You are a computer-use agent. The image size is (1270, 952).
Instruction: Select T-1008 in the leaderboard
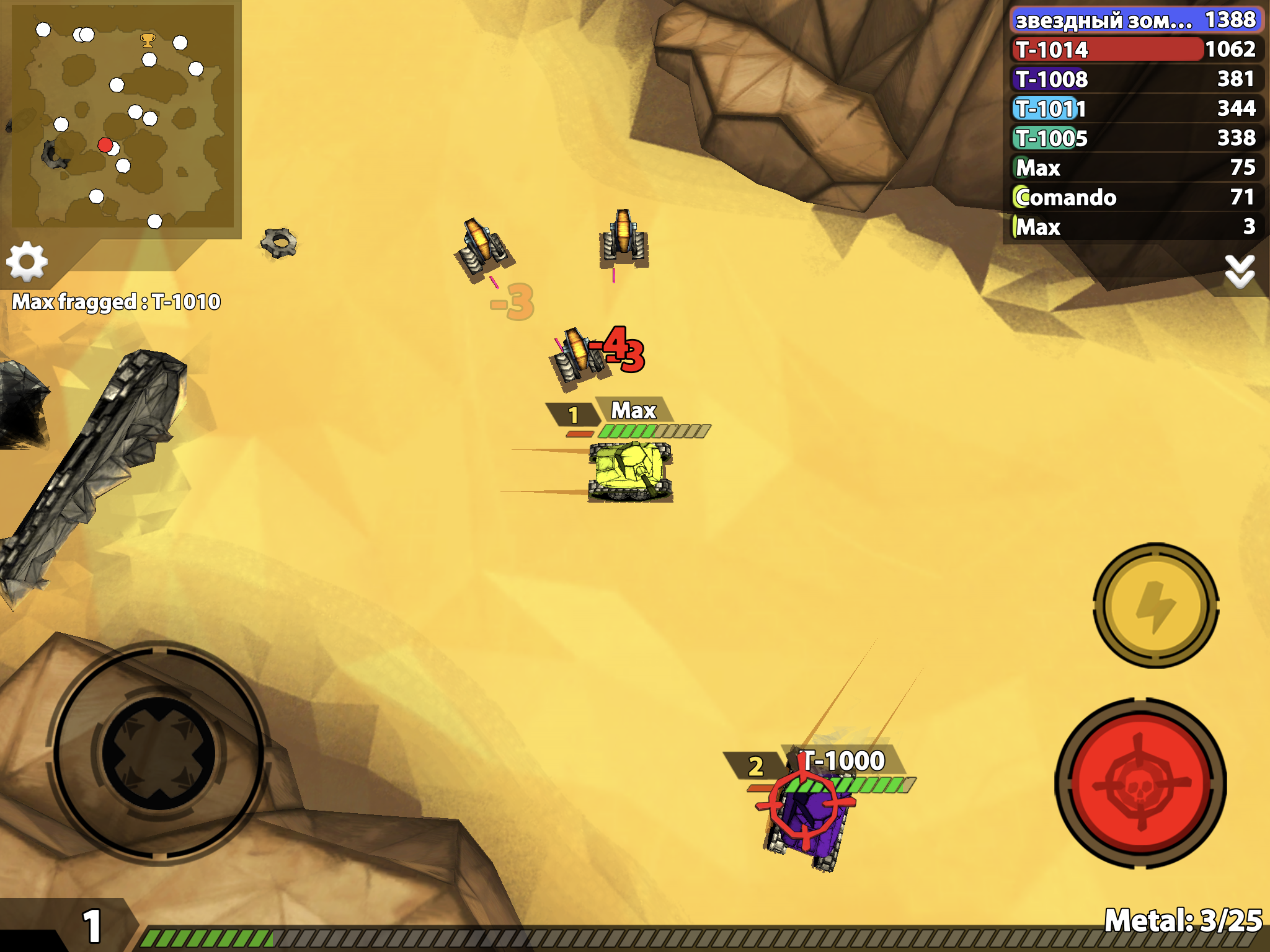point(1135,80)
